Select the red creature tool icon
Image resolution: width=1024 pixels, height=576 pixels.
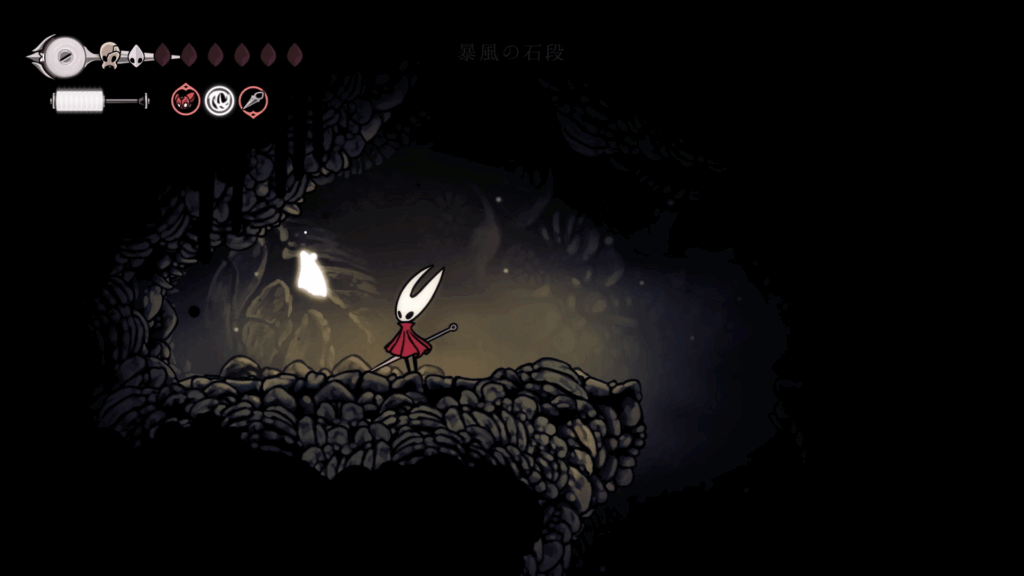pyautogui.click(x=186, y=100)
